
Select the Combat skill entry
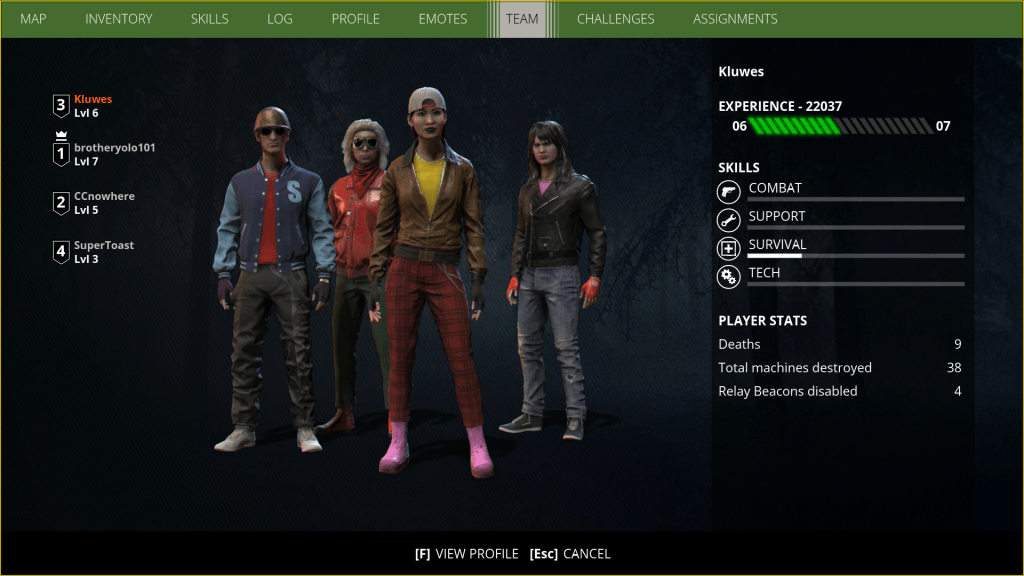(775, 189)
